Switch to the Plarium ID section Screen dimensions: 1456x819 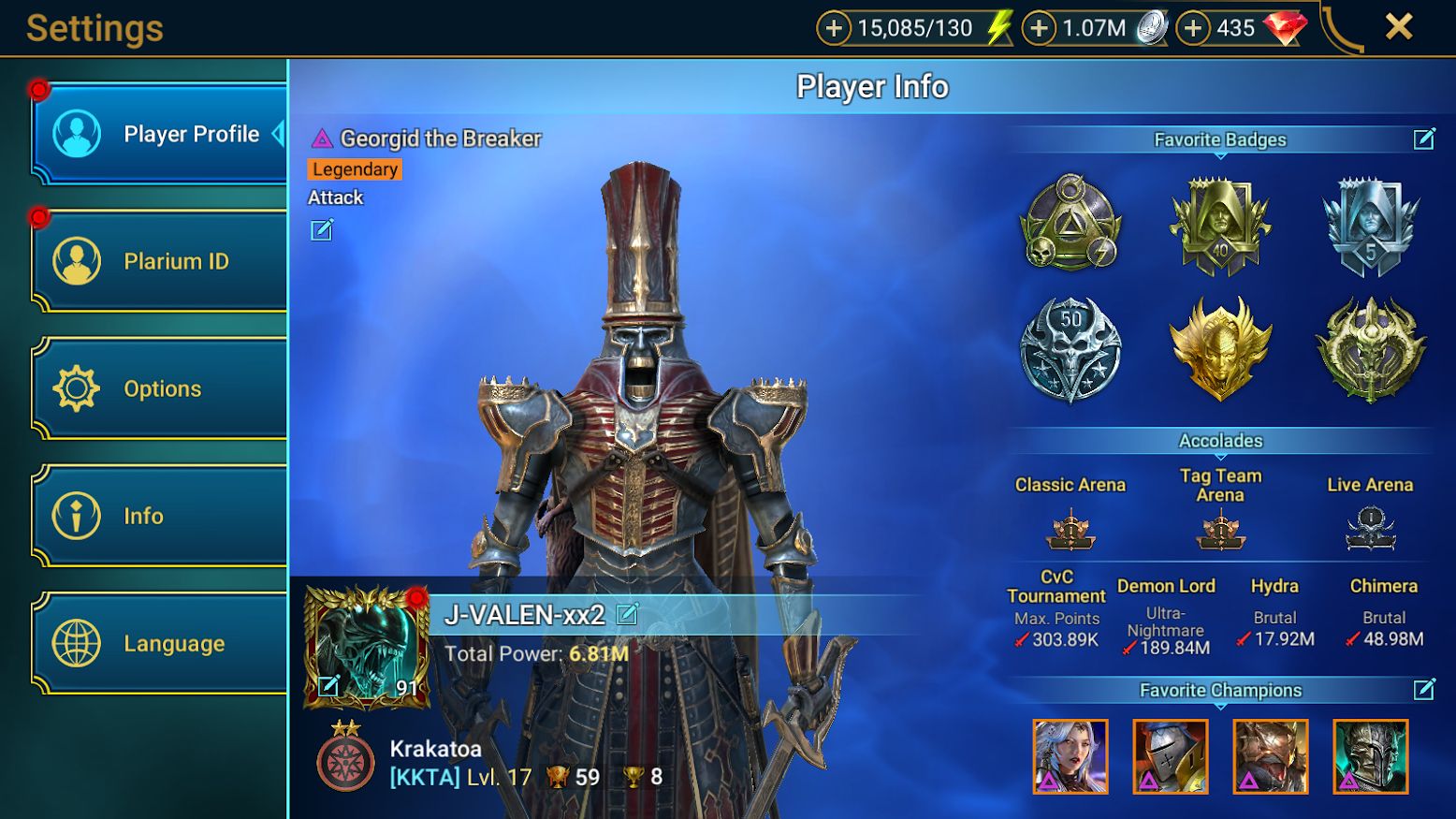point(159,261)
